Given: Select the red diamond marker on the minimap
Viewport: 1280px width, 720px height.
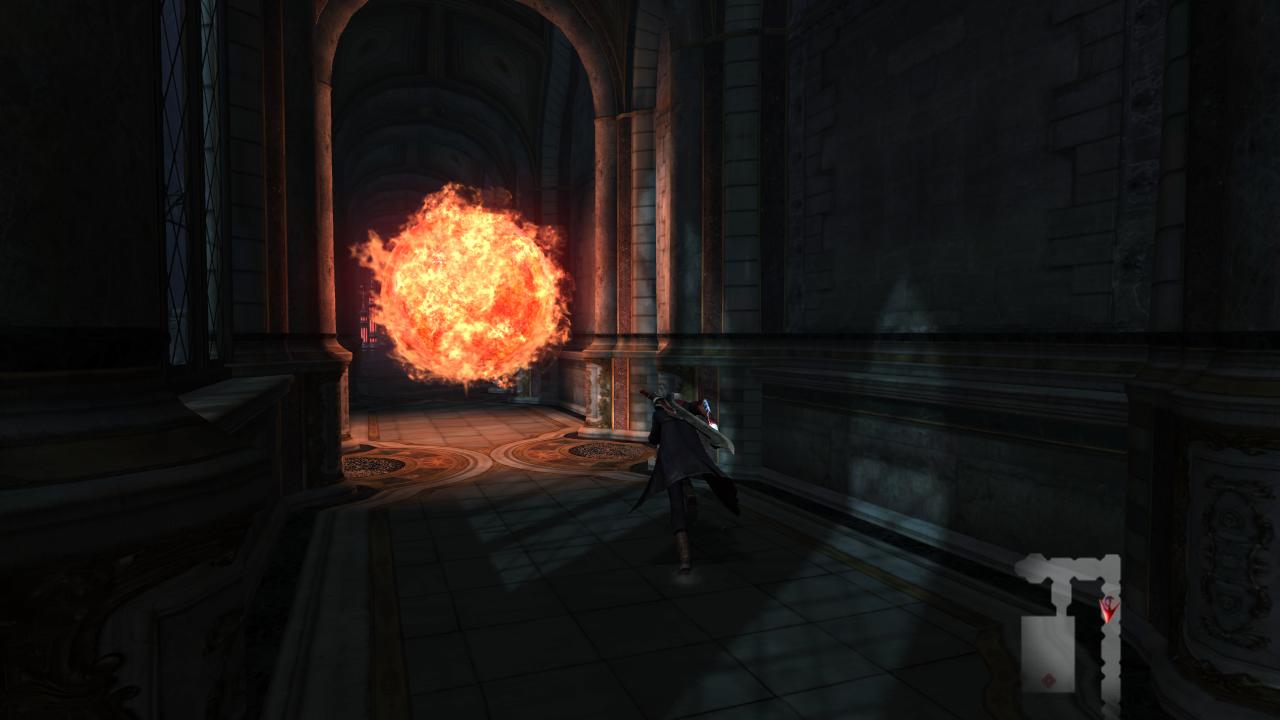Looking at the screenshot, I should 1048,682.
